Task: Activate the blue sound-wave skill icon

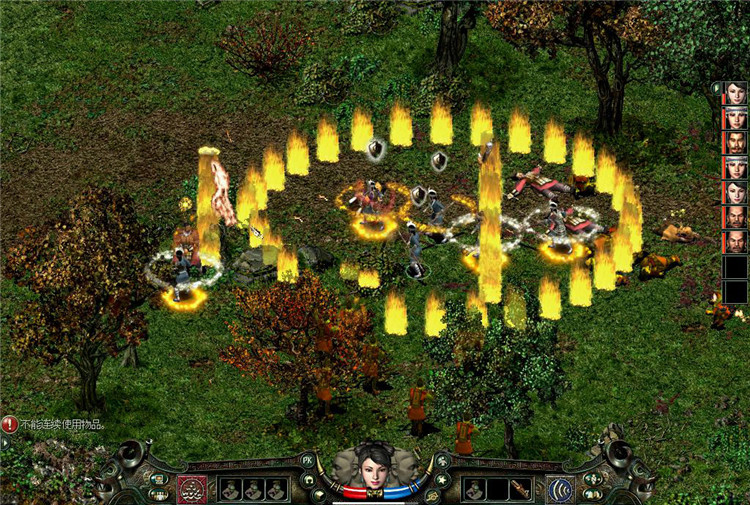Action: (561, 489)
